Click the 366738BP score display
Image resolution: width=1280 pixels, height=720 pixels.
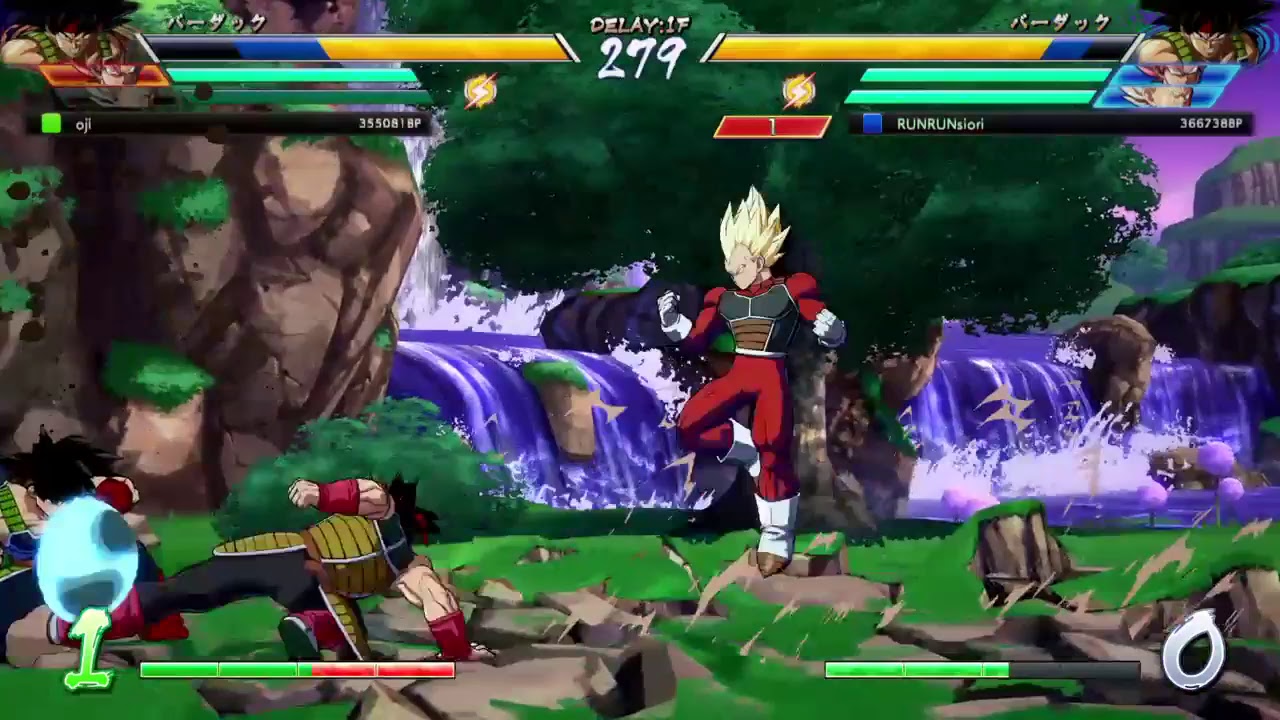click(x=1210, y=124)
